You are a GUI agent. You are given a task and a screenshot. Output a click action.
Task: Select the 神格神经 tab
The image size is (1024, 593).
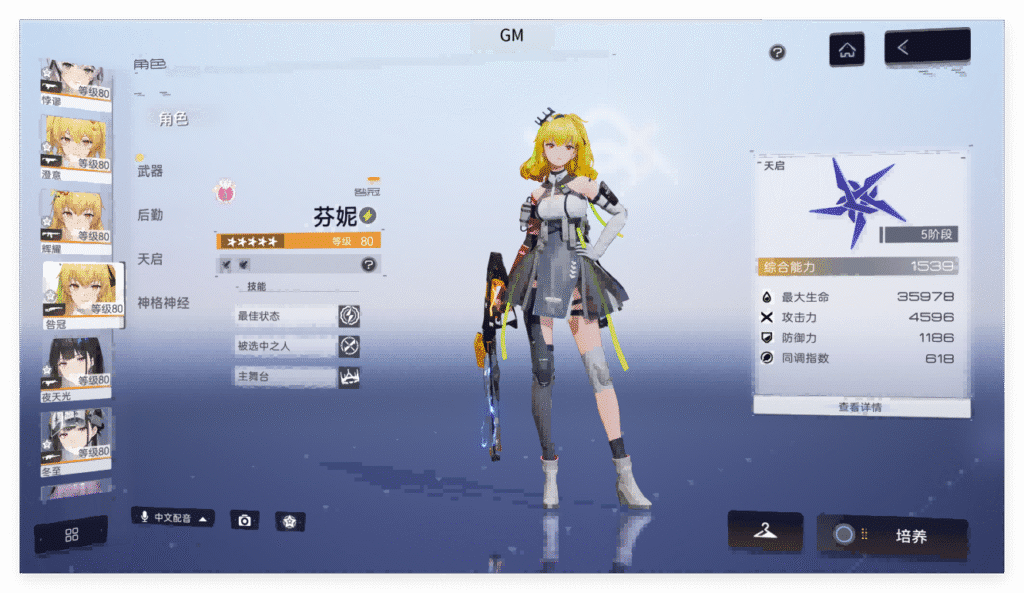[x=163, y=303]
